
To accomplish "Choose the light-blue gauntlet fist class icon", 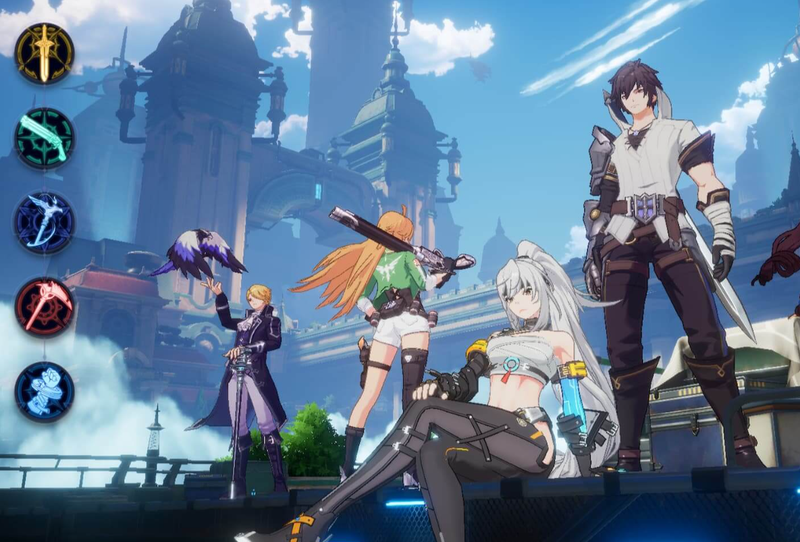I will coord(44,392).
